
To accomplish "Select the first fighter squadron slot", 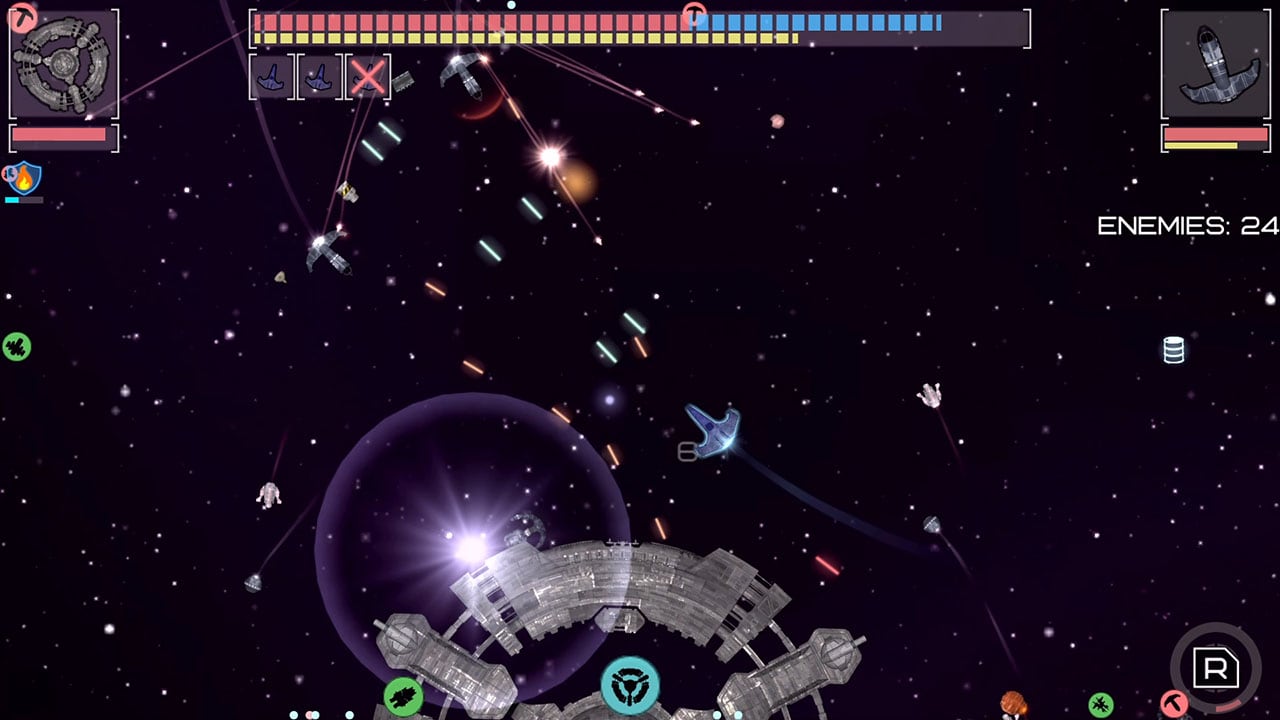I will coord(272,76).
